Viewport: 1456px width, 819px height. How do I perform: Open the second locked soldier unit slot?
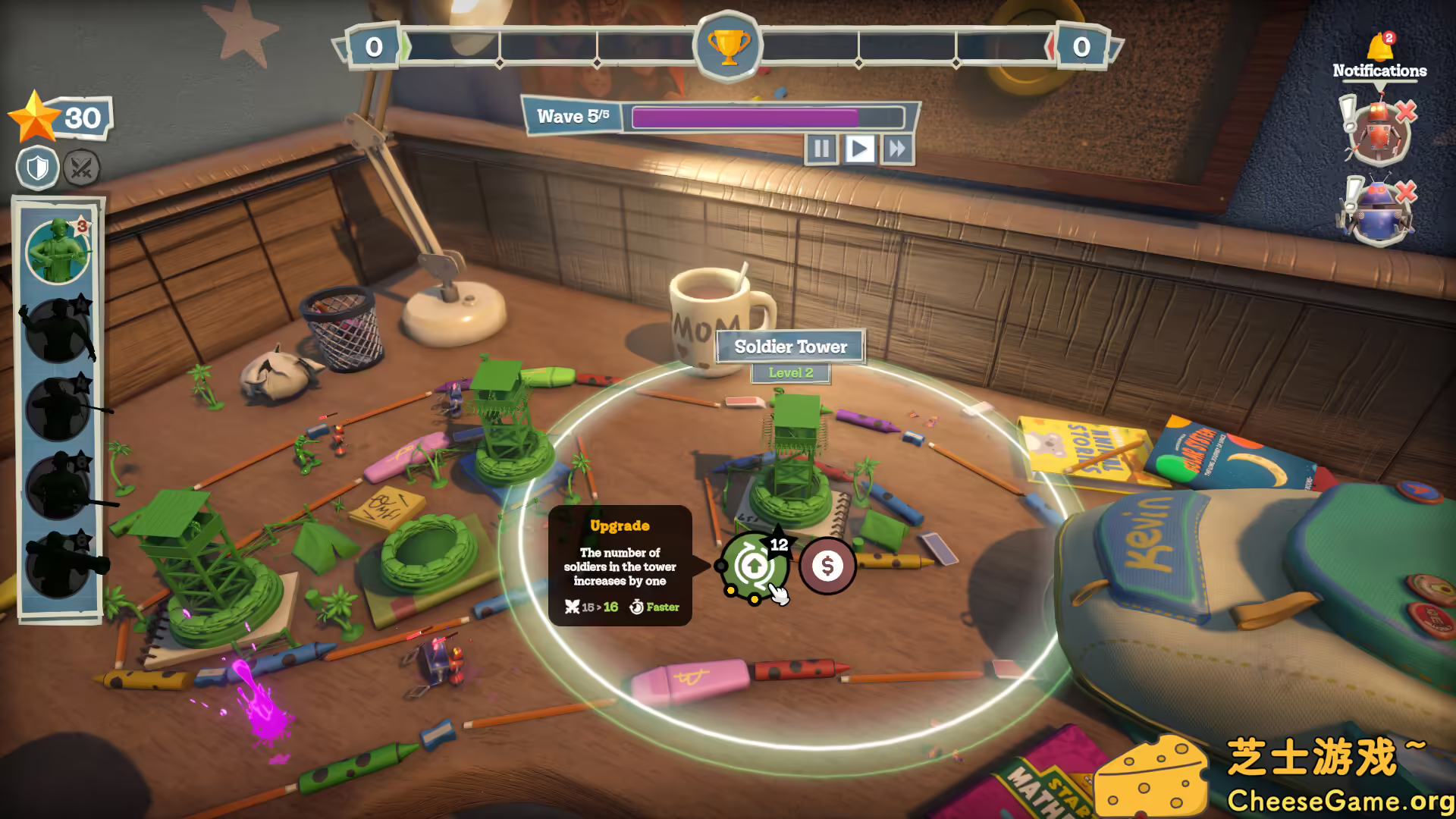click(57, 331)
